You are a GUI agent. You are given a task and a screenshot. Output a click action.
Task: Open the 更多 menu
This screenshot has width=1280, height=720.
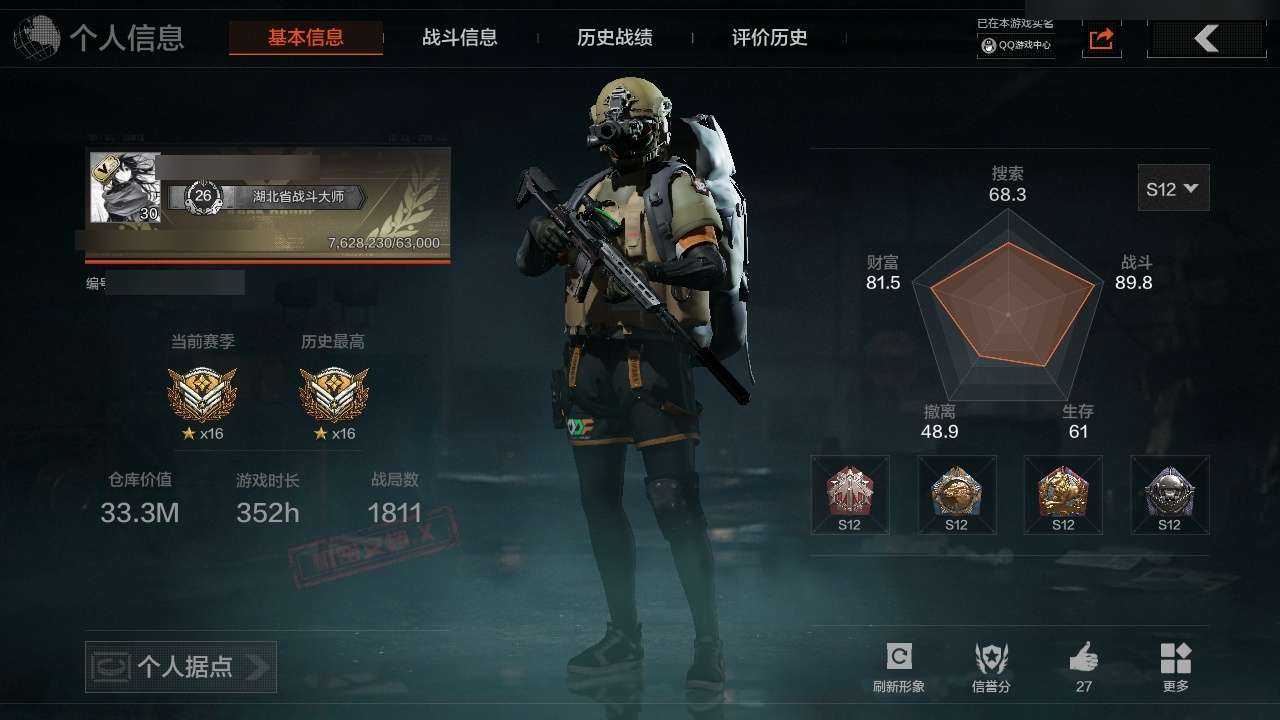pos(1176,667)
